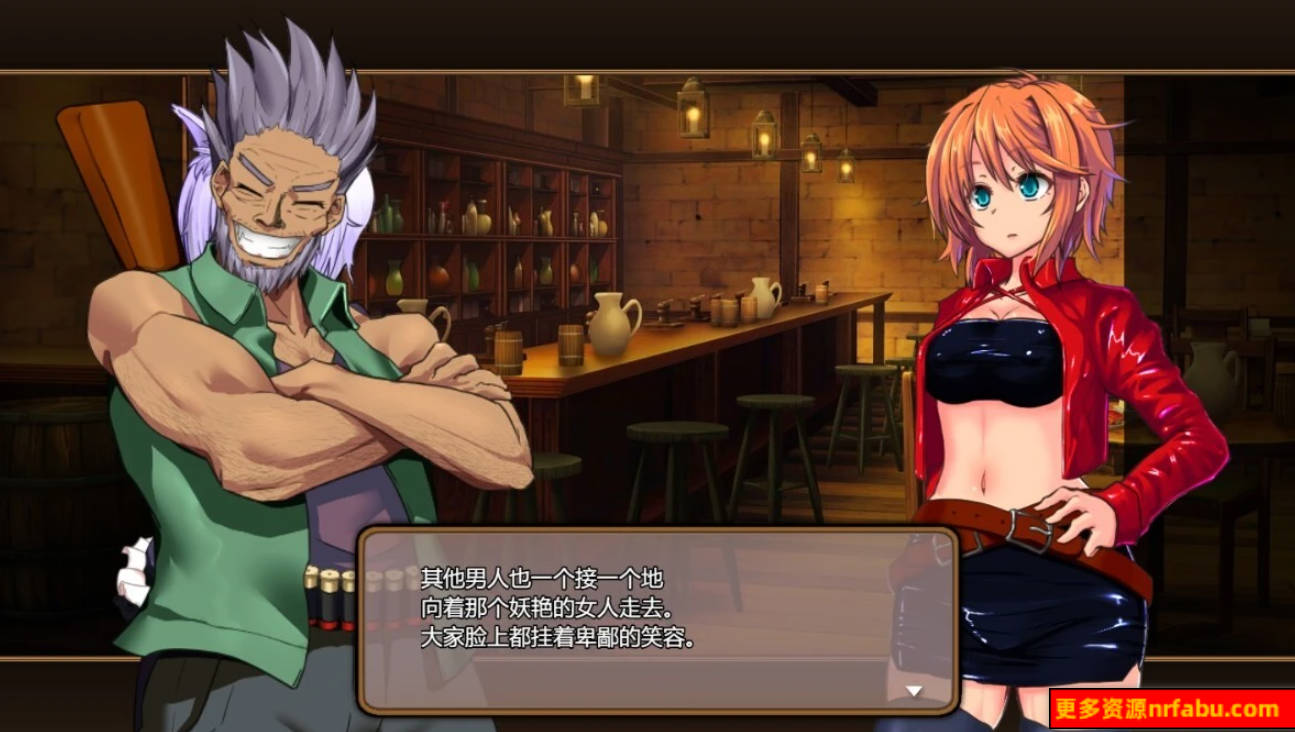Click the downward arrow to advance dialogue
The height and width of the screenshot is (732, 1295).
914,688
